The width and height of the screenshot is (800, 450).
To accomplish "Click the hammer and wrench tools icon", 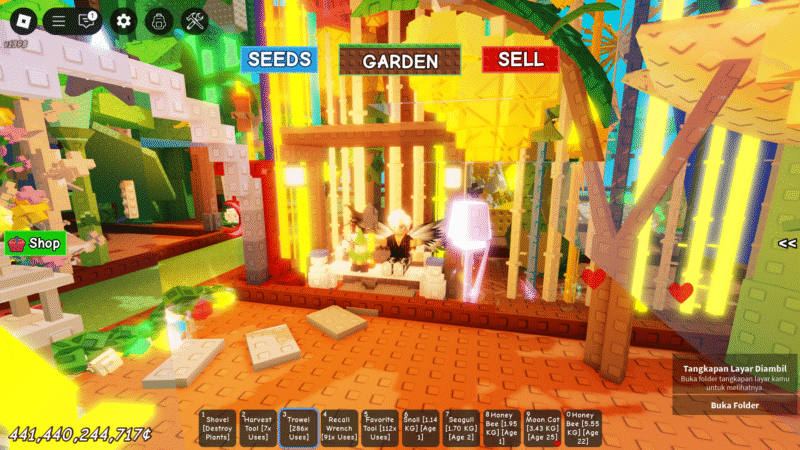I will point(194,20).
